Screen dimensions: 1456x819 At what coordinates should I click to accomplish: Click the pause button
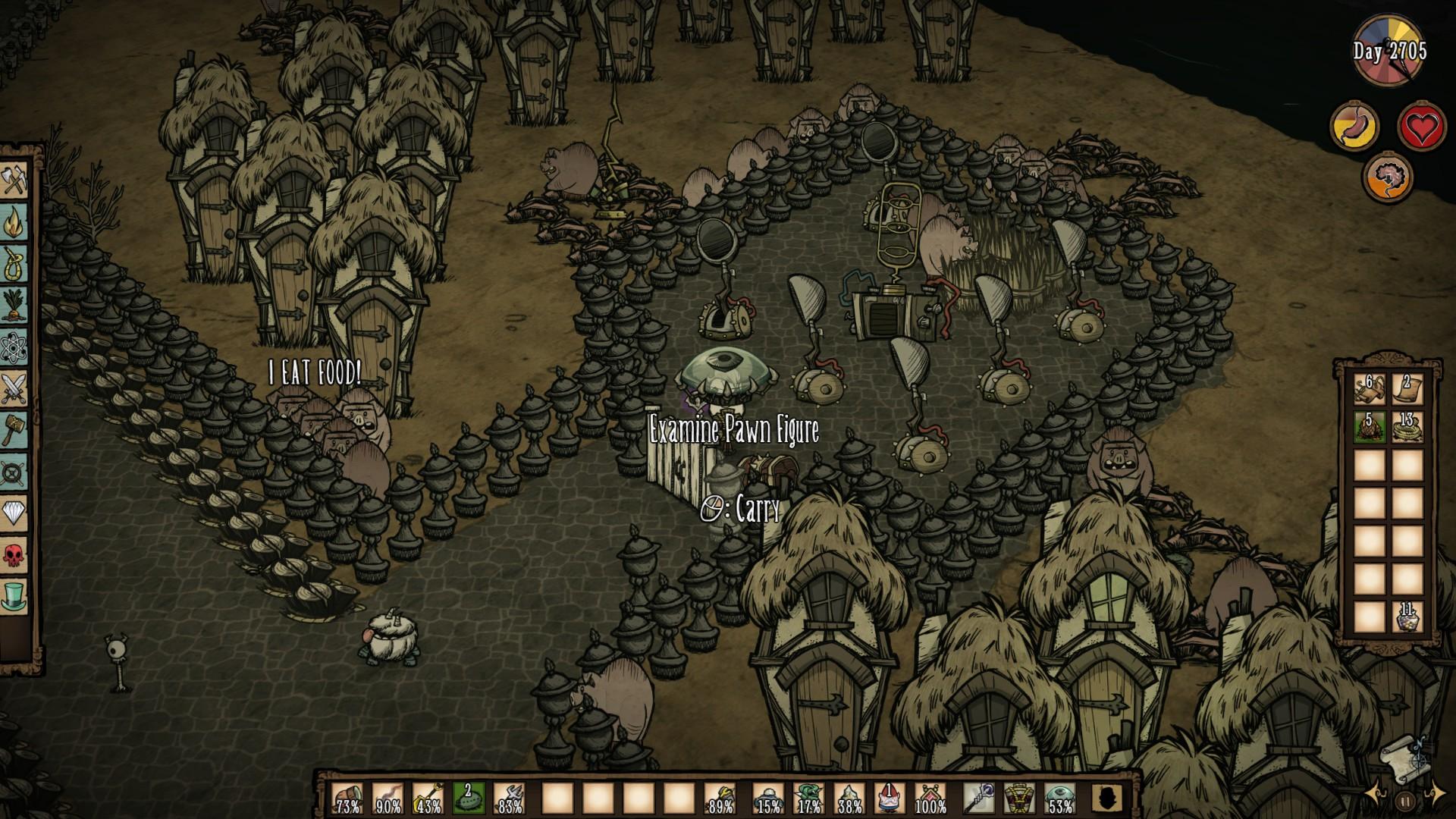[x=1405, y=800]
